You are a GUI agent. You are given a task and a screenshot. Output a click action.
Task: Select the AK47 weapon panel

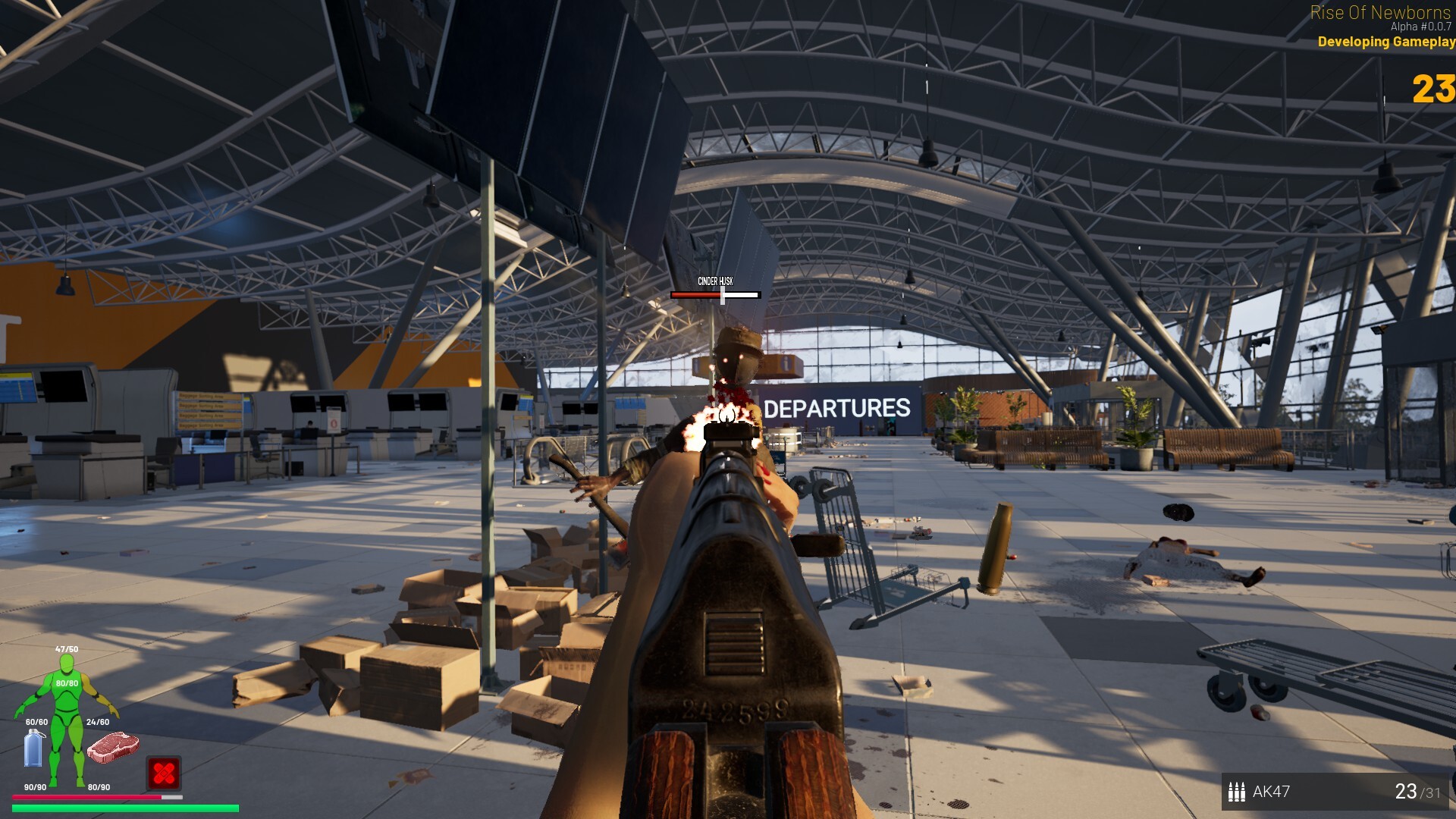(1335, 792)
